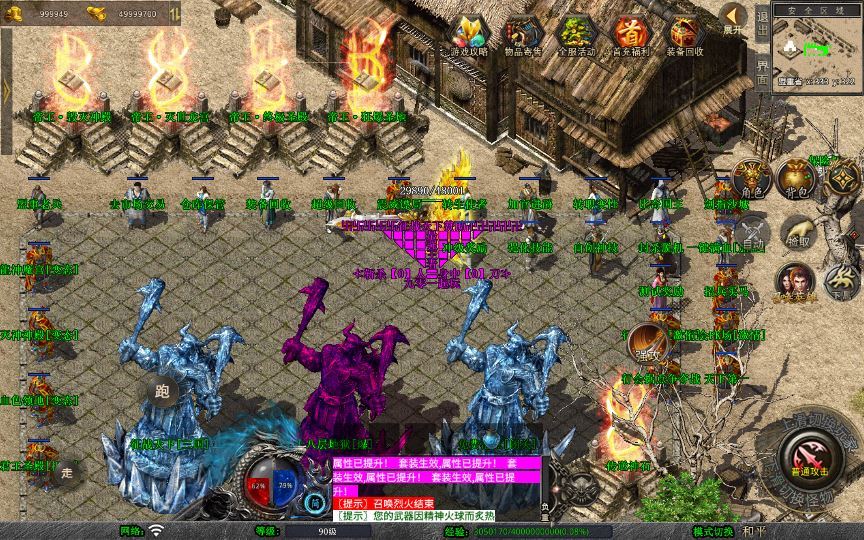The image size is (864, 540).
Task: Open the minimap of the safe zone
Action: (x=816, y=48)
